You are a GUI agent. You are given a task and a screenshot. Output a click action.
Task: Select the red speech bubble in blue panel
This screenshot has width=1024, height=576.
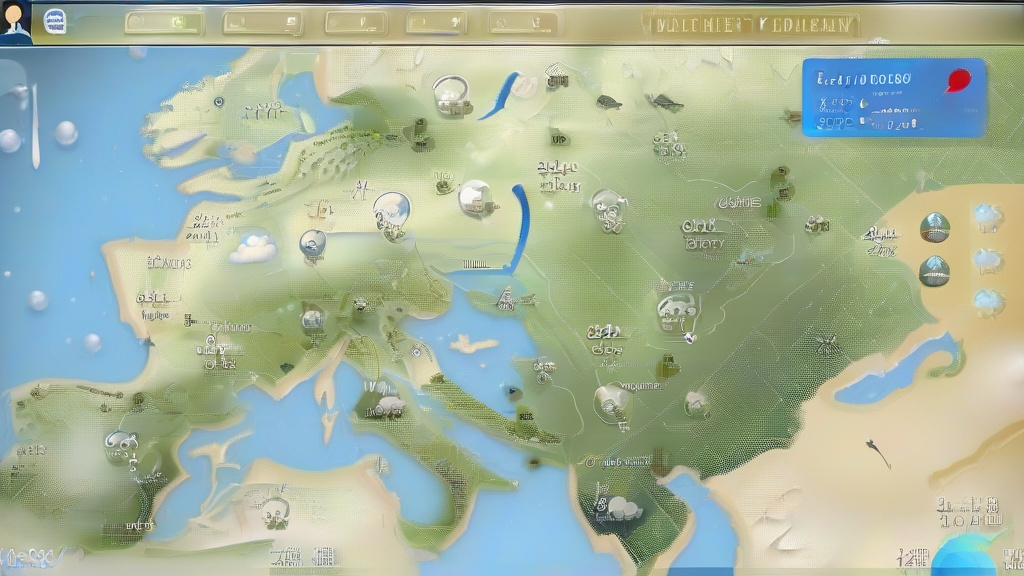coord(957,81)
